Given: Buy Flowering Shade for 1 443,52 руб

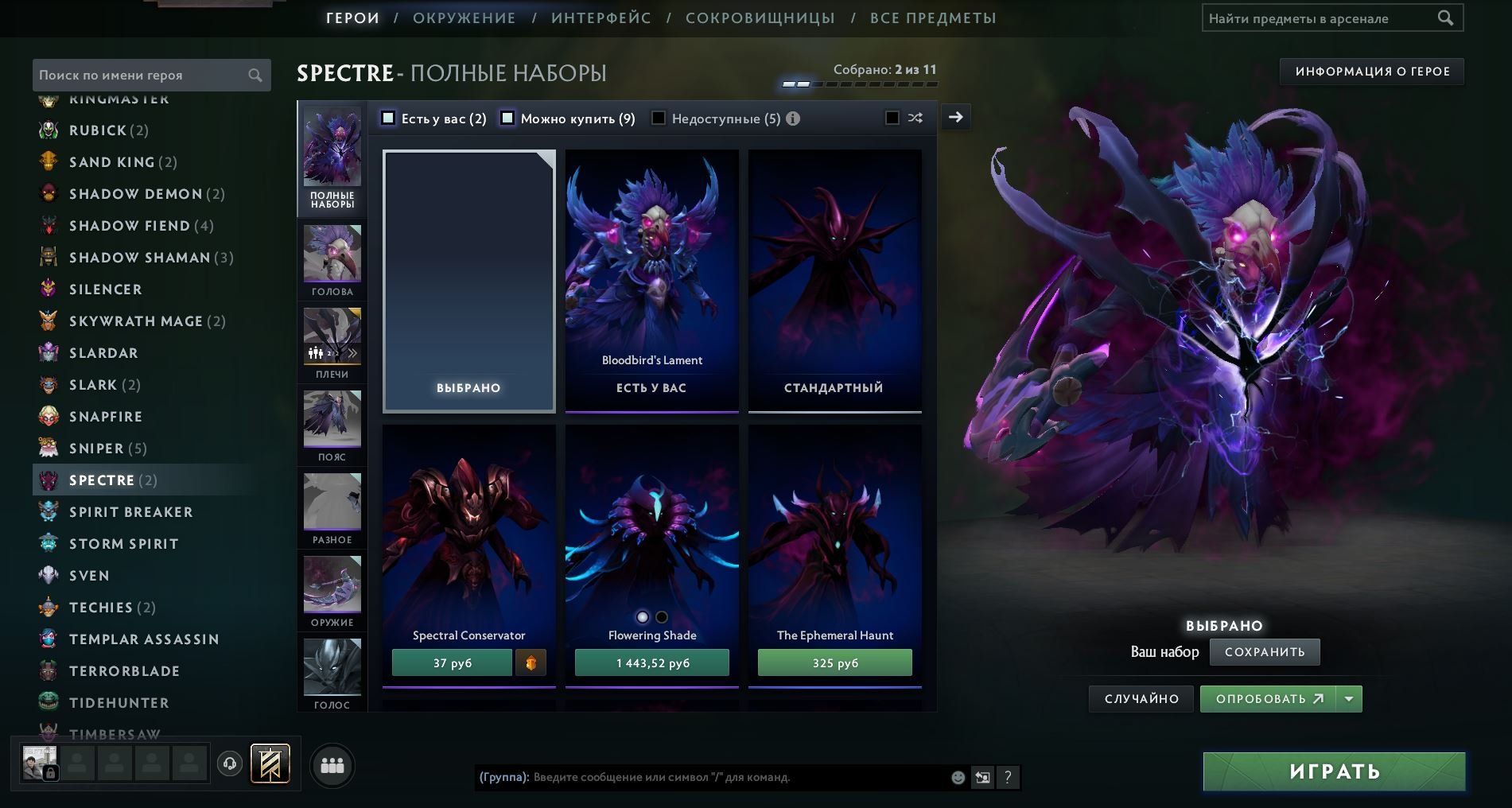Looking at the screenshot, I should tap(651, 663).
